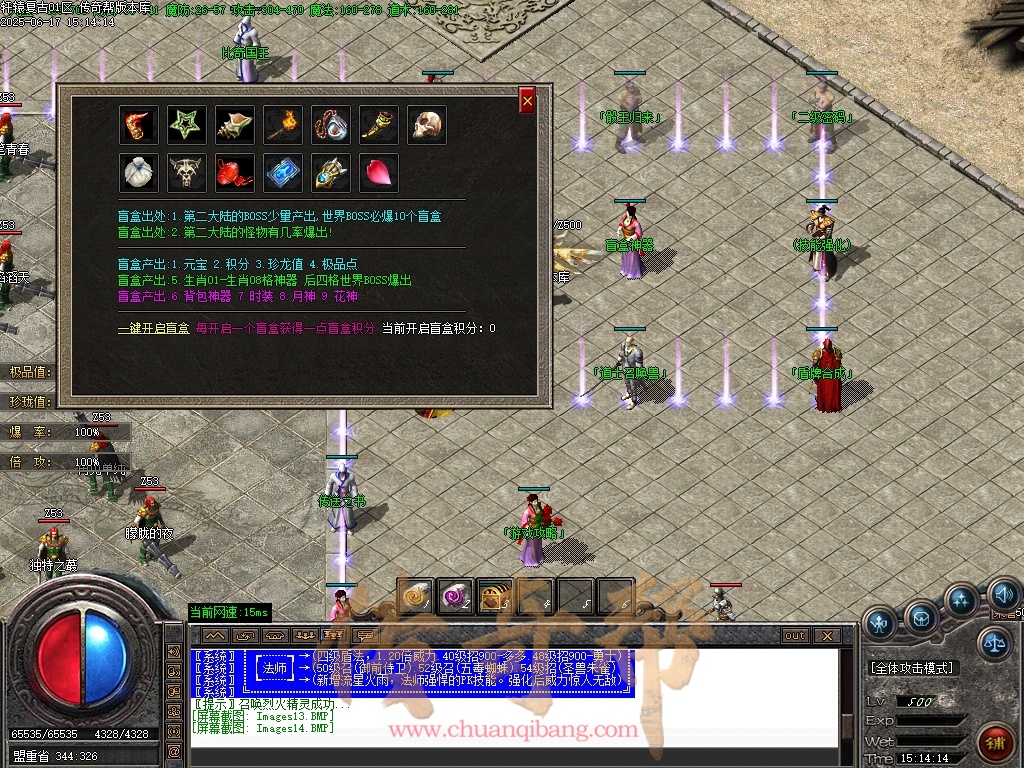Select the pink petal item icon

pyautogui.click(x=379, y=172)
